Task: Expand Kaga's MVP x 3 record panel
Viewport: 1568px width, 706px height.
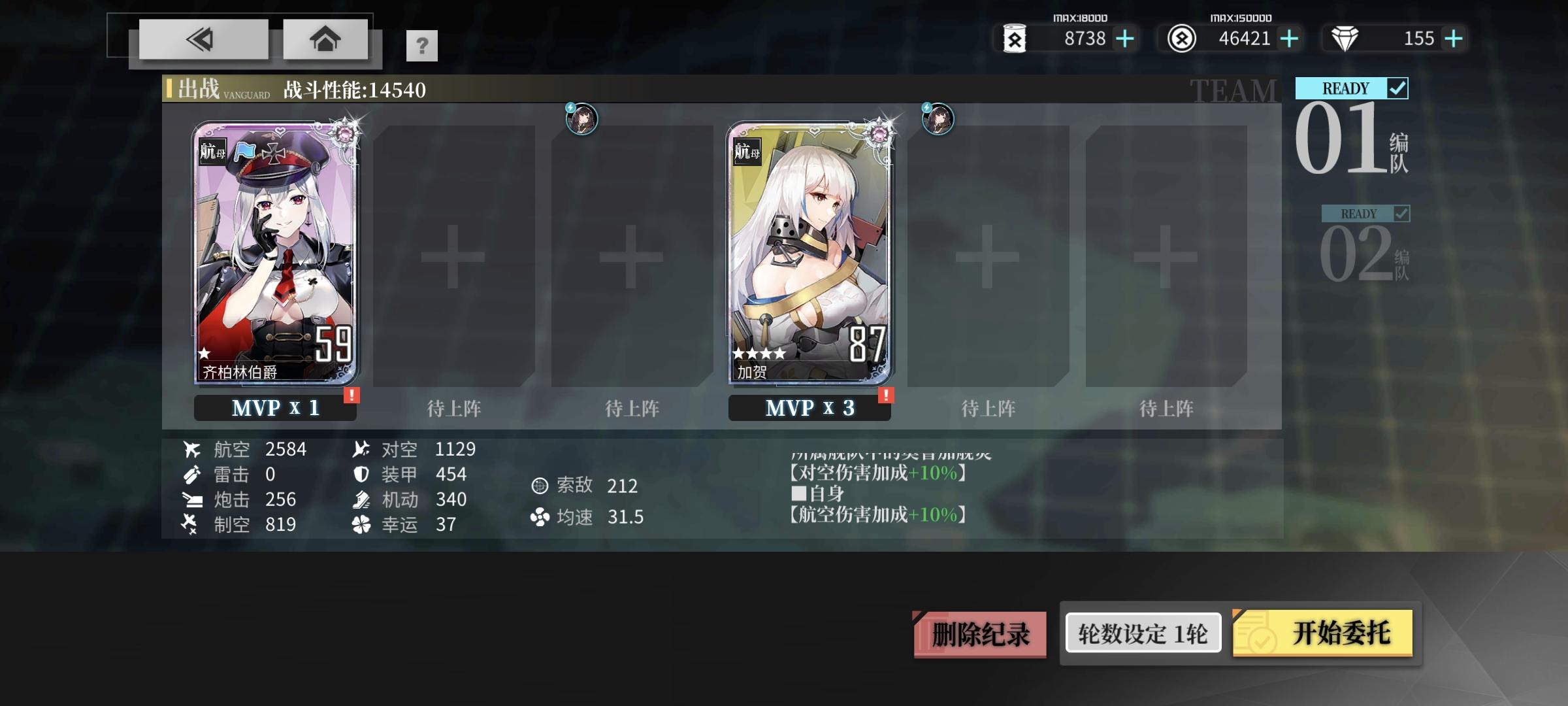Action: tap(810, 408)
